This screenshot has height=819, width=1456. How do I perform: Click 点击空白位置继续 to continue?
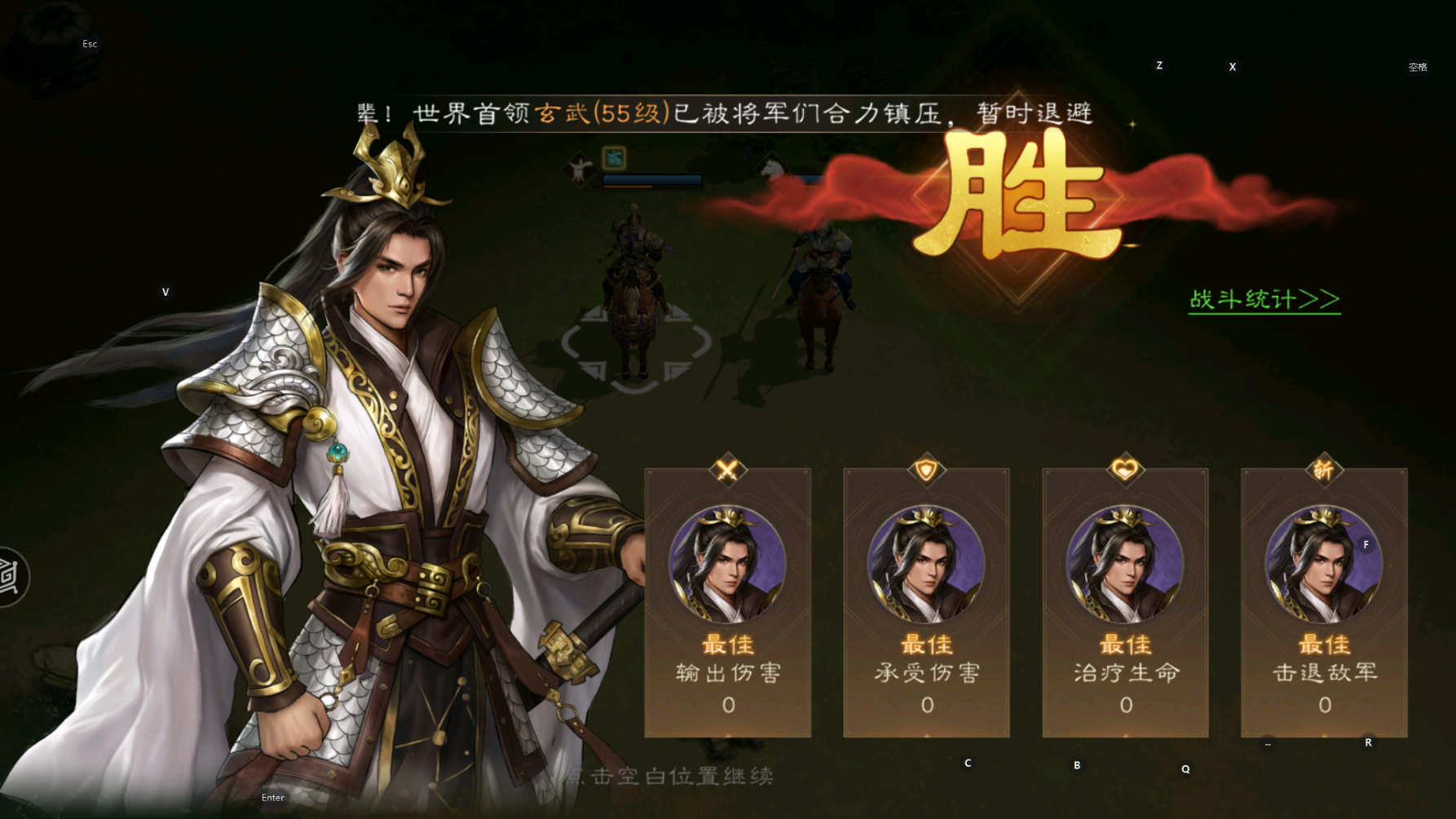(671, 777)
